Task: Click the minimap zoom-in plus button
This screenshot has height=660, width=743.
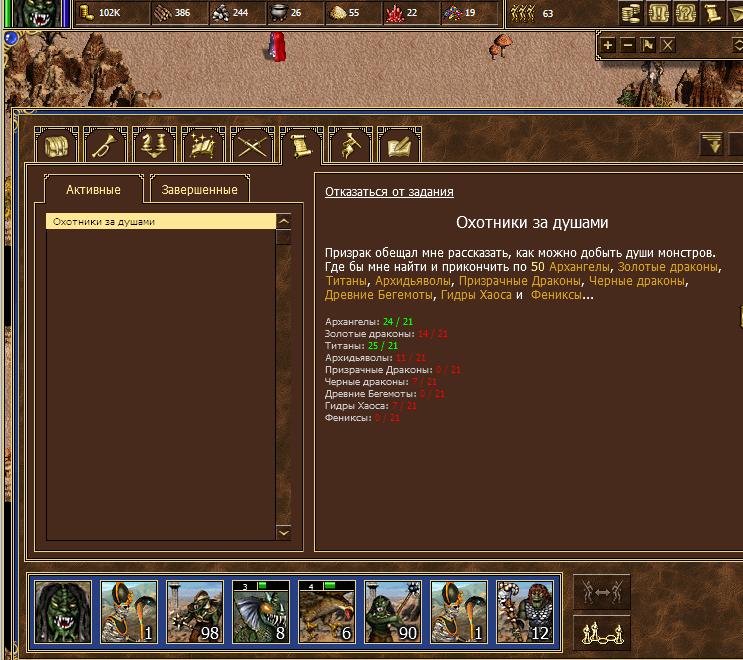Action: pyautogui.click(x=608, y=45)
